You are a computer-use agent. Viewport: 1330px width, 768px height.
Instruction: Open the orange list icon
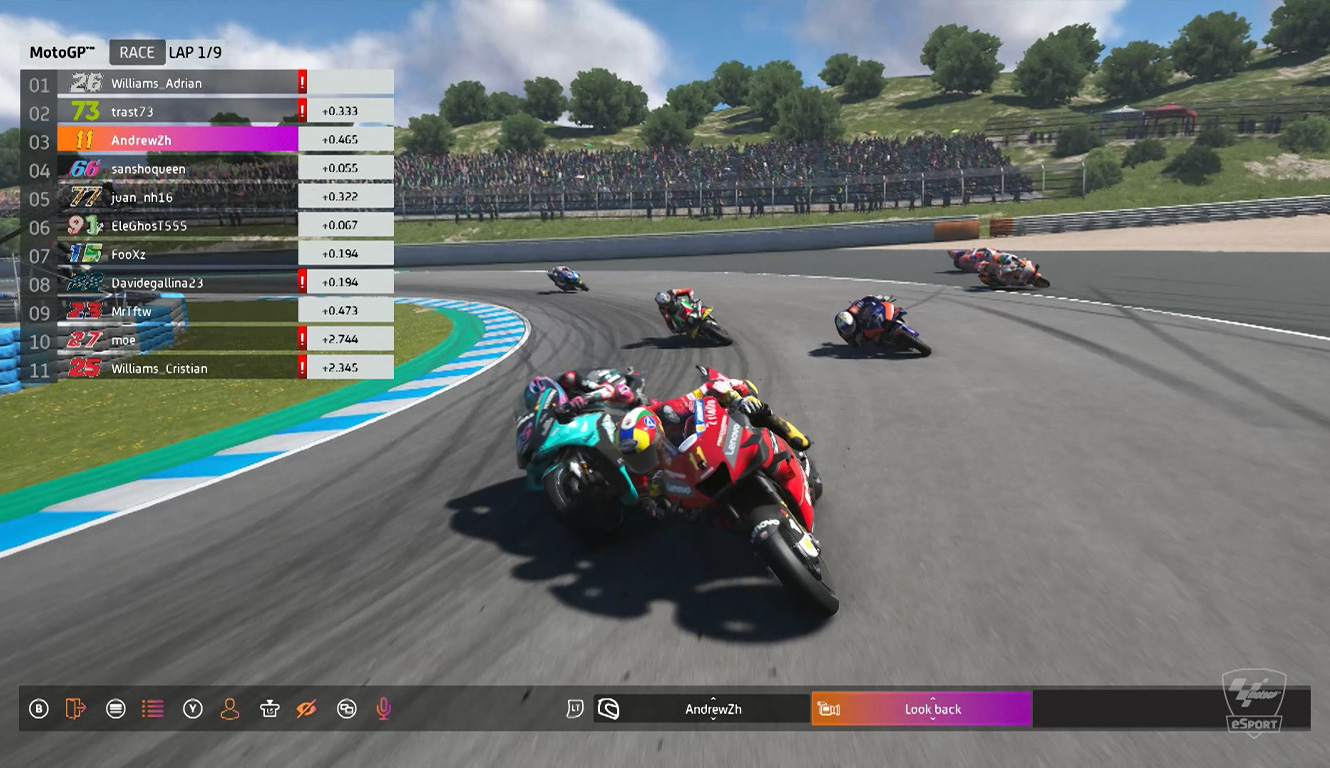152,709
